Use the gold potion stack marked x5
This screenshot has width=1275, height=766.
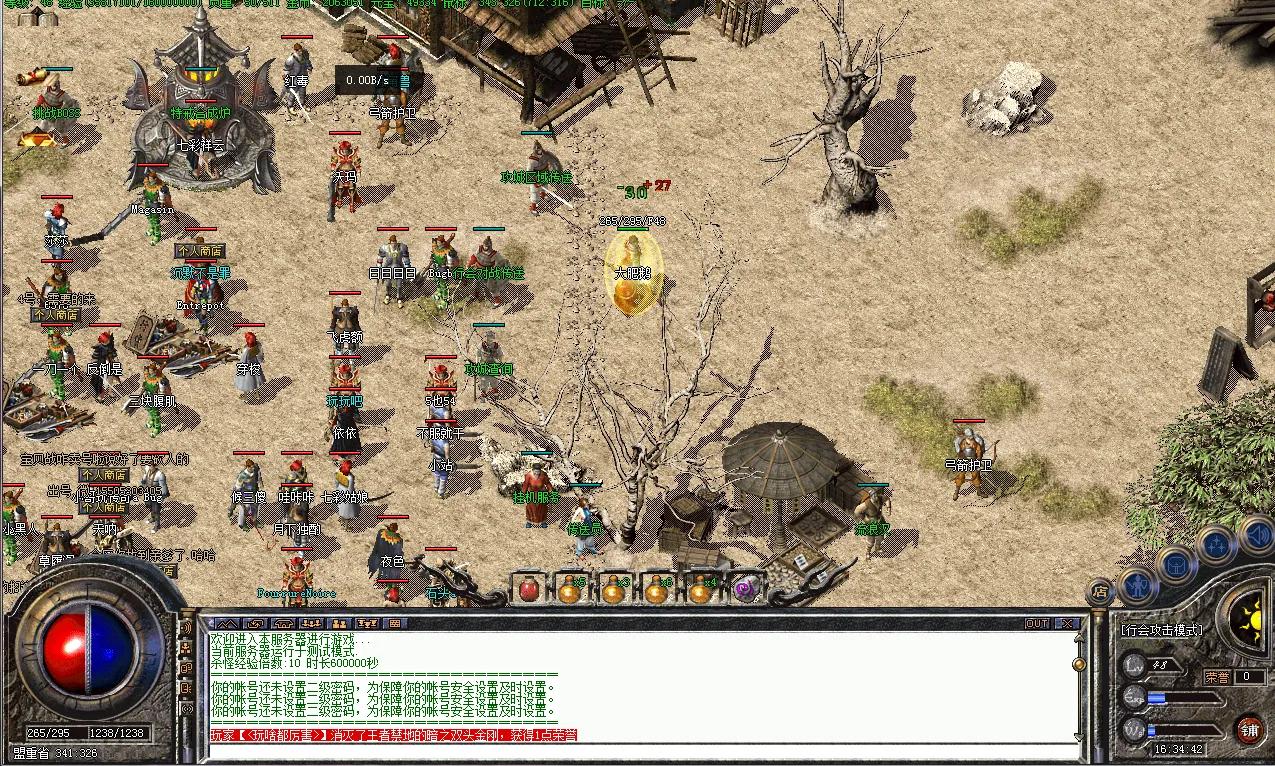(x=570, y=588)
